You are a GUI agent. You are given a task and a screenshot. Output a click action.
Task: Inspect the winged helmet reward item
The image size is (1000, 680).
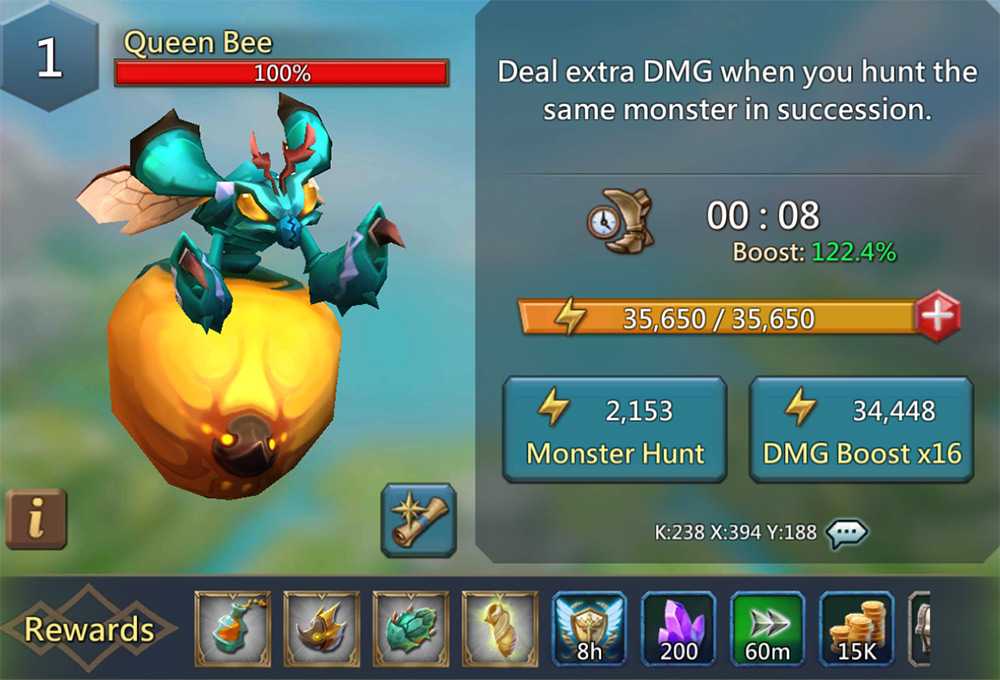tap(321, 629)
